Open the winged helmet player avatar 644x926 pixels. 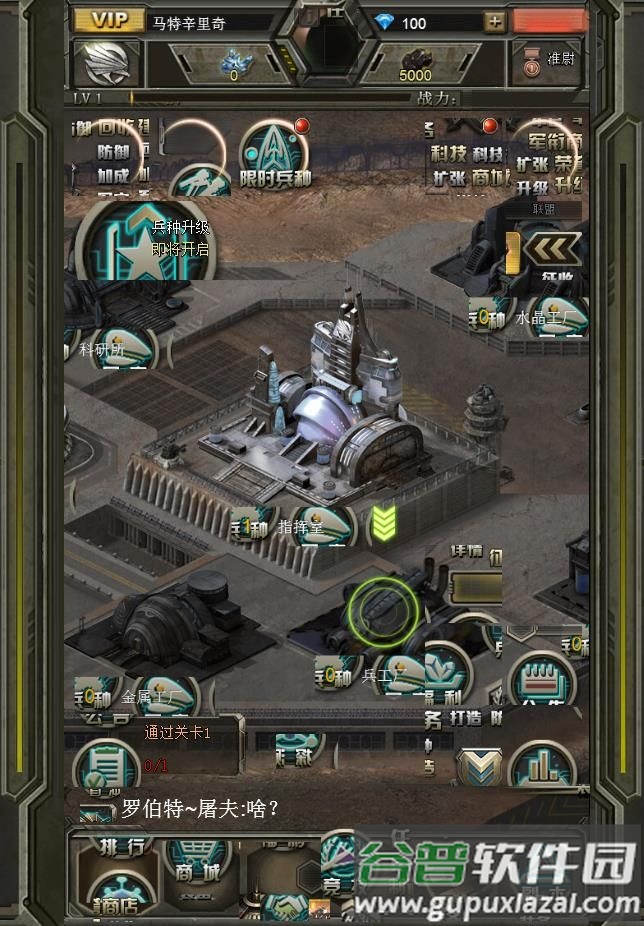(107, 63)
